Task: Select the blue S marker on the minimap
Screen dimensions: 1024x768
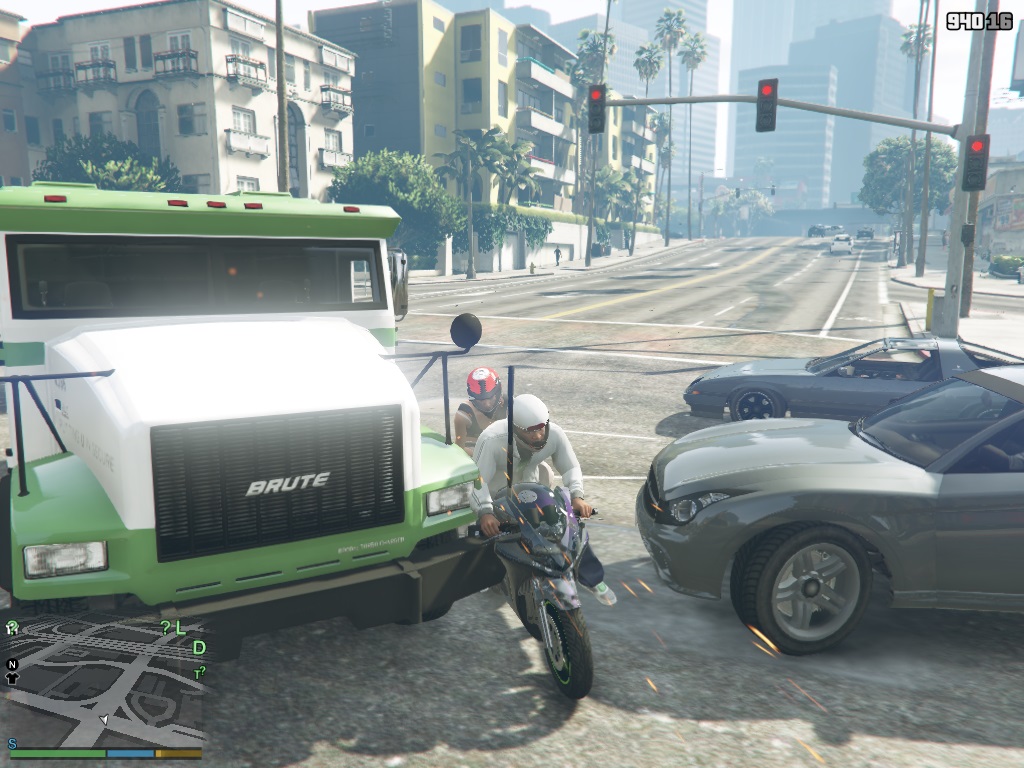Action: point(12,744)
